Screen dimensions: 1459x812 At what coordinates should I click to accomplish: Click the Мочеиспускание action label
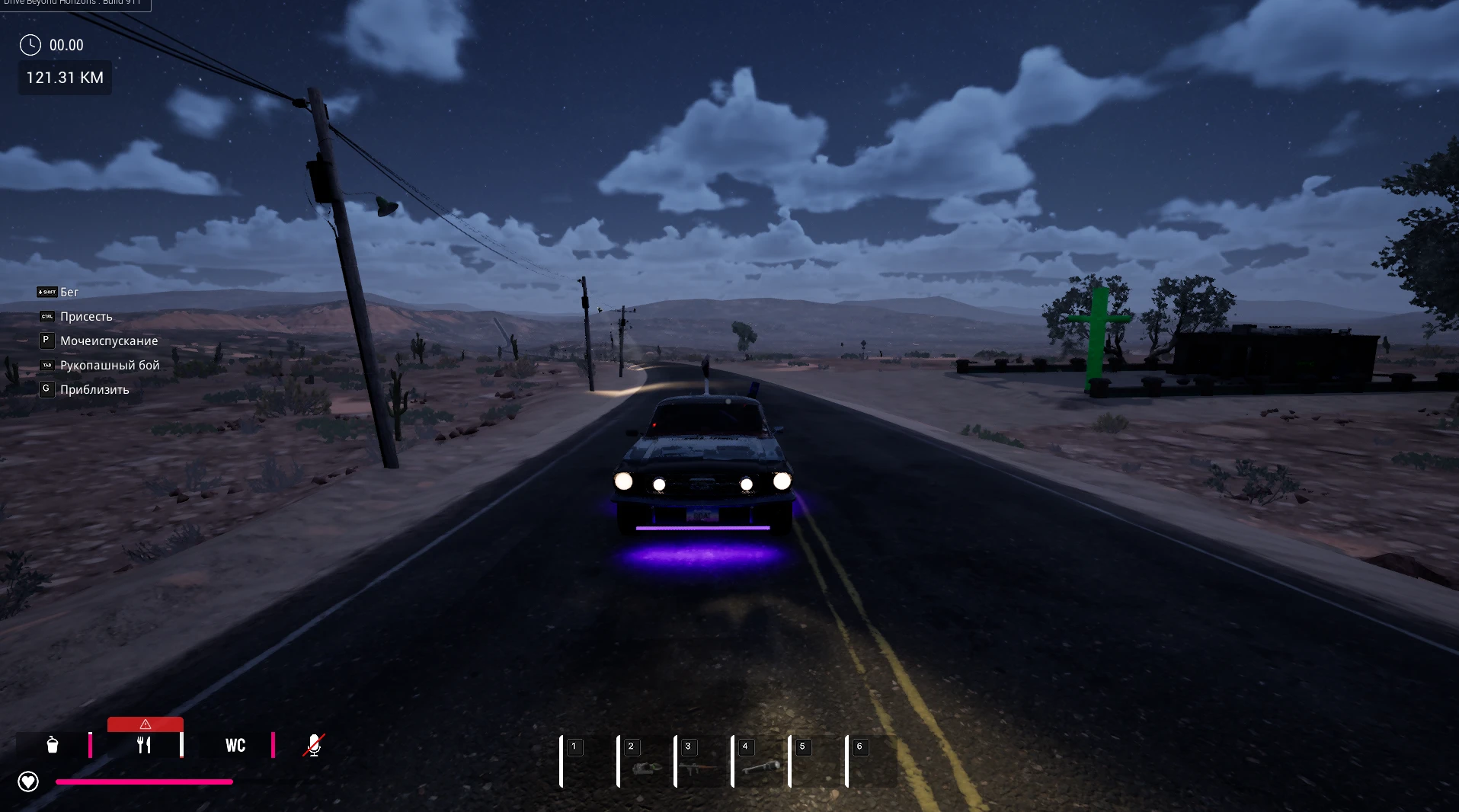point(109,340)
